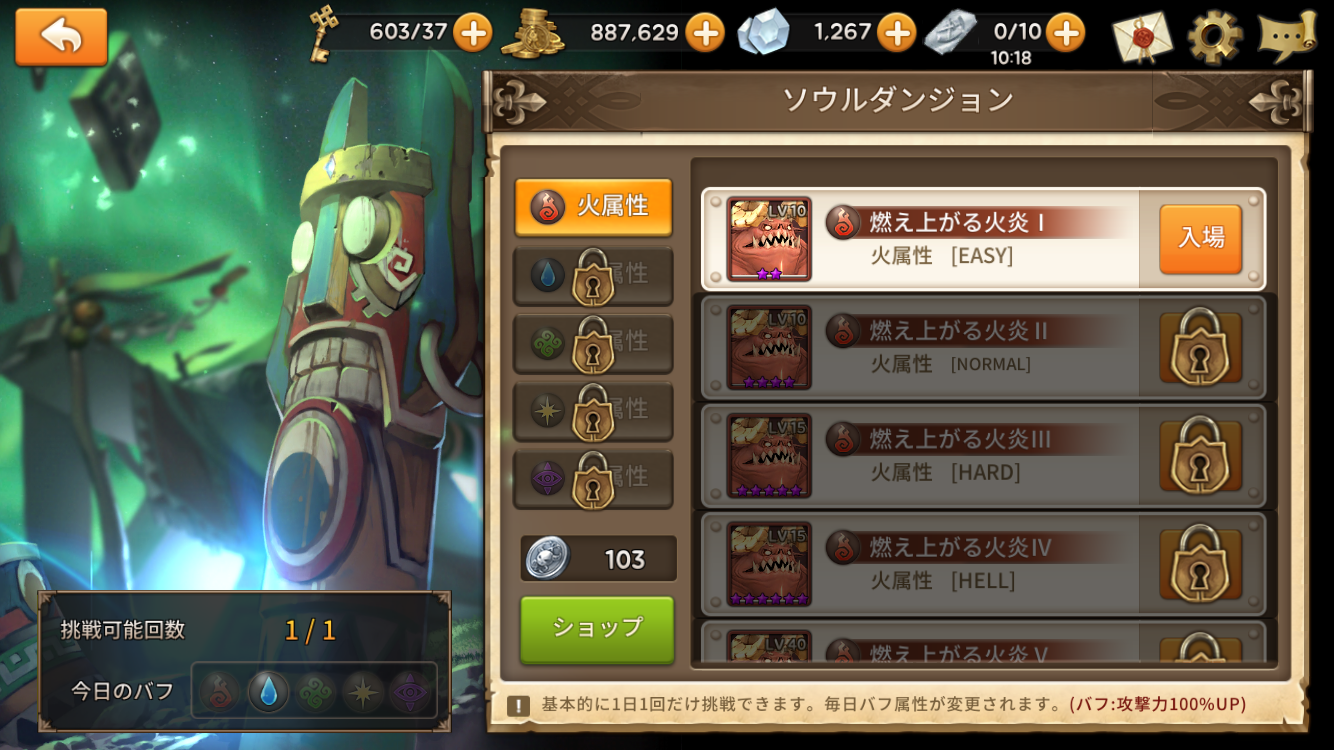Tap the locked 闇属性 (dark element) icon
Image resolution: width=1334 pixels, height=750 pixels.
546,478
